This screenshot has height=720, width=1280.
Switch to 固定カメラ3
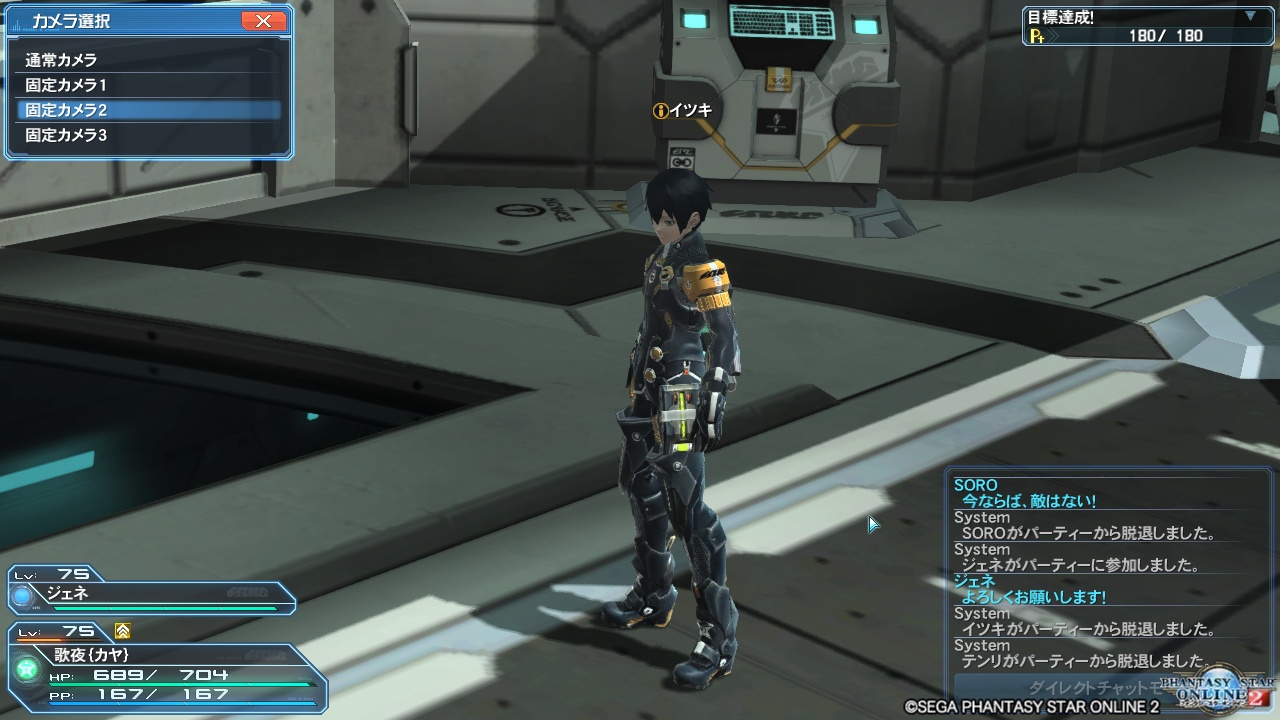click(66, 135)
